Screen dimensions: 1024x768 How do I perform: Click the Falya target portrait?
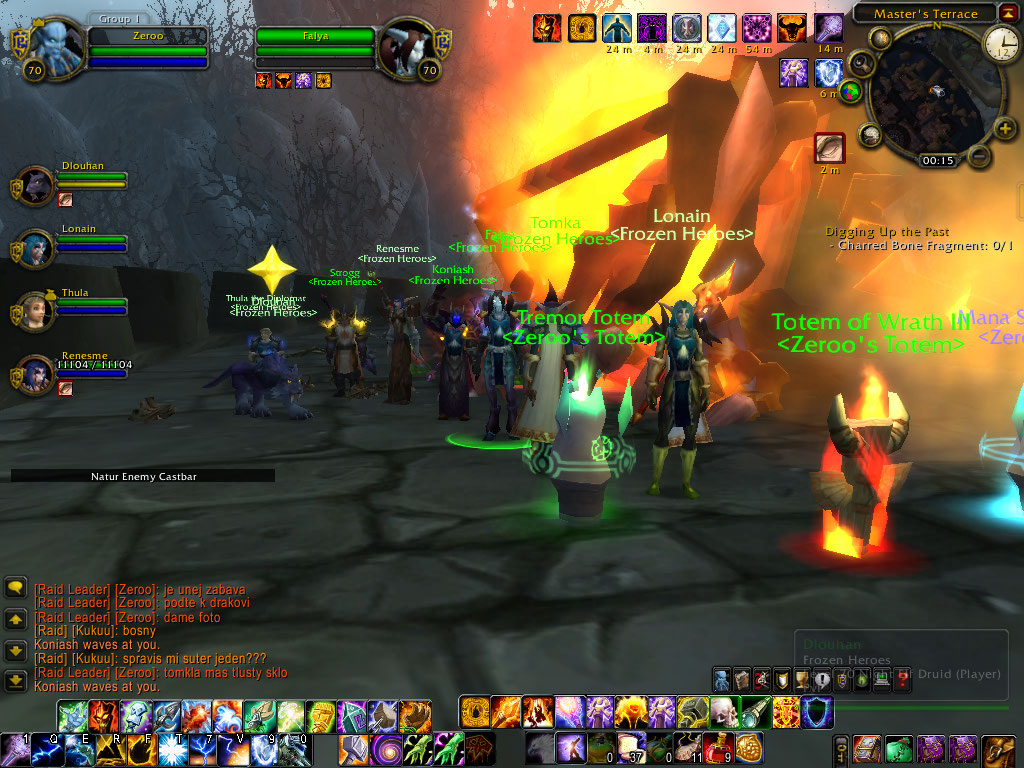(x=406, y=45)
